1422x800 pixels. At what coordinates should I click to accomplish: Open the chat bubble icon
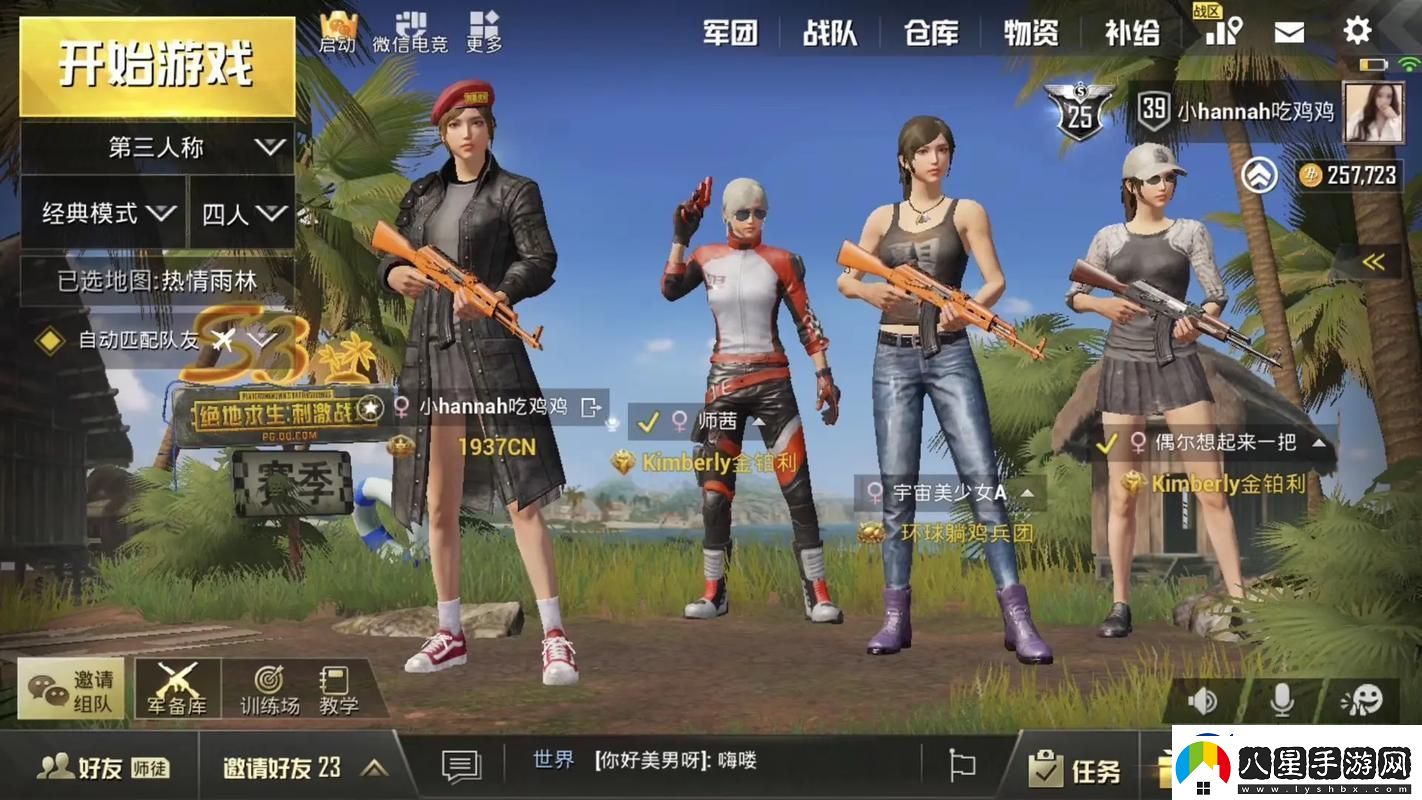tap(459, 762)
